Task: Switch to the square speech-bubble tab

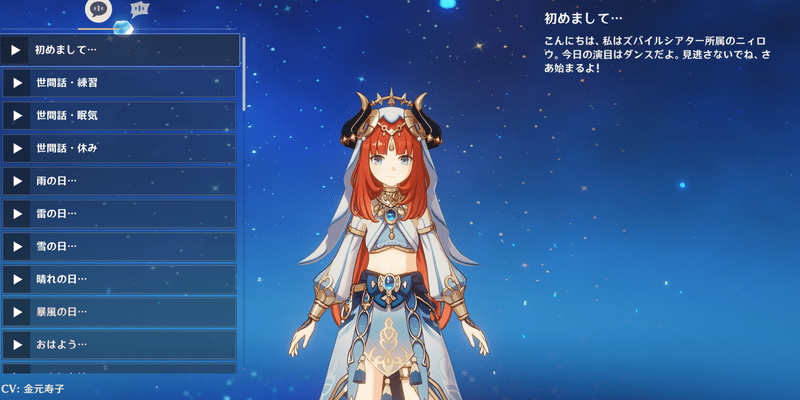Action: pyautogui.click(x=140, y=8)
